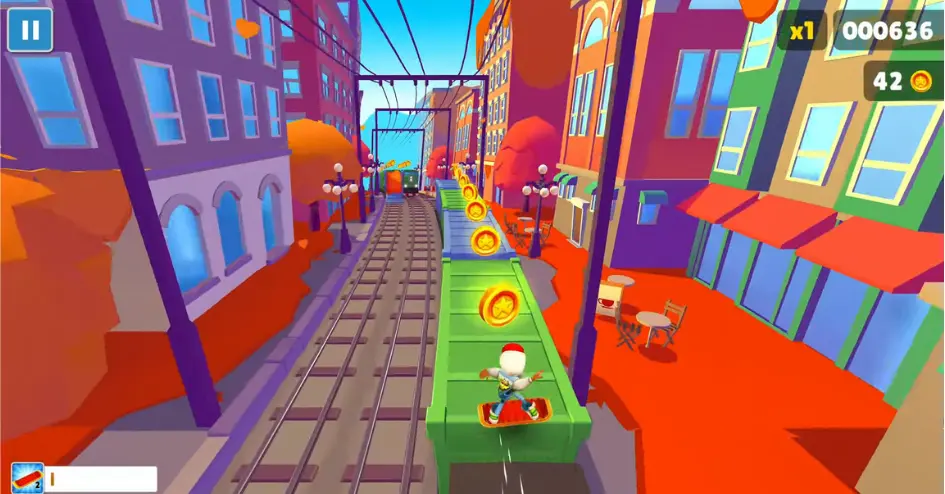This screenshot has height=494, width=945.
Task: Pause the game with the pause button
Action: point(30,30)
